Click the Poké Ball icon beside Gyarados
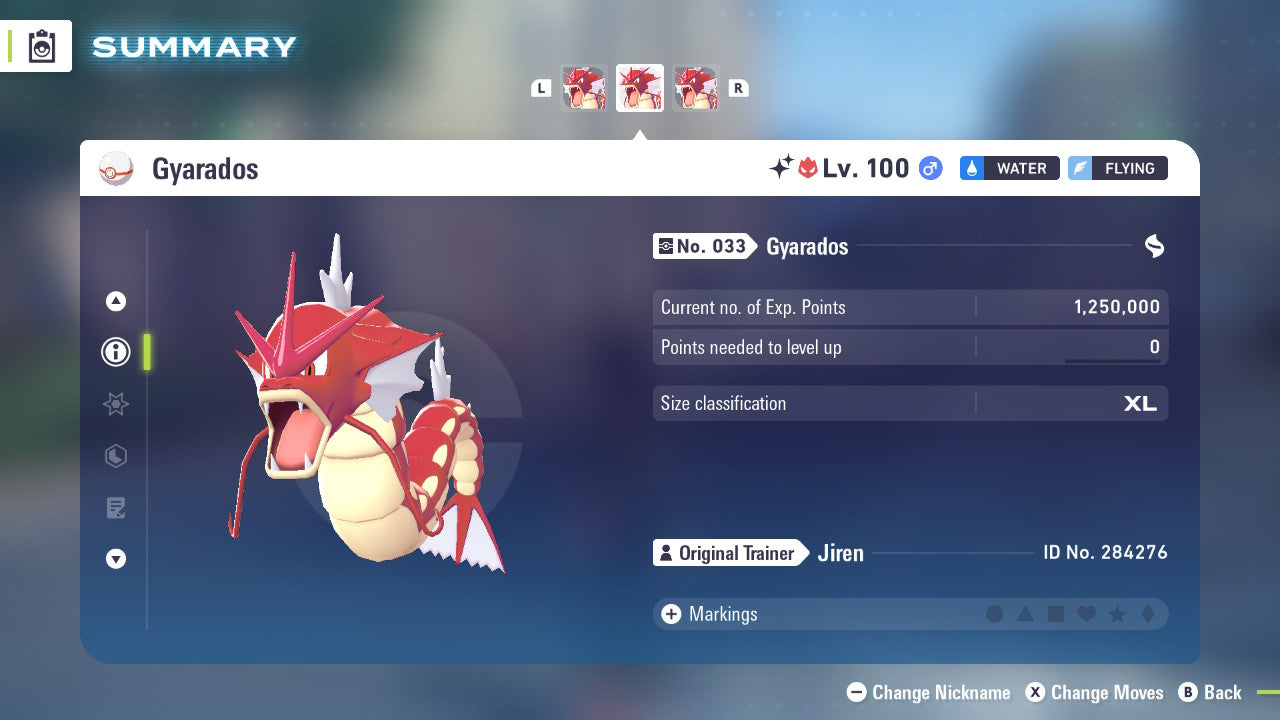1280x720 pixels. (x=117, y=169)
